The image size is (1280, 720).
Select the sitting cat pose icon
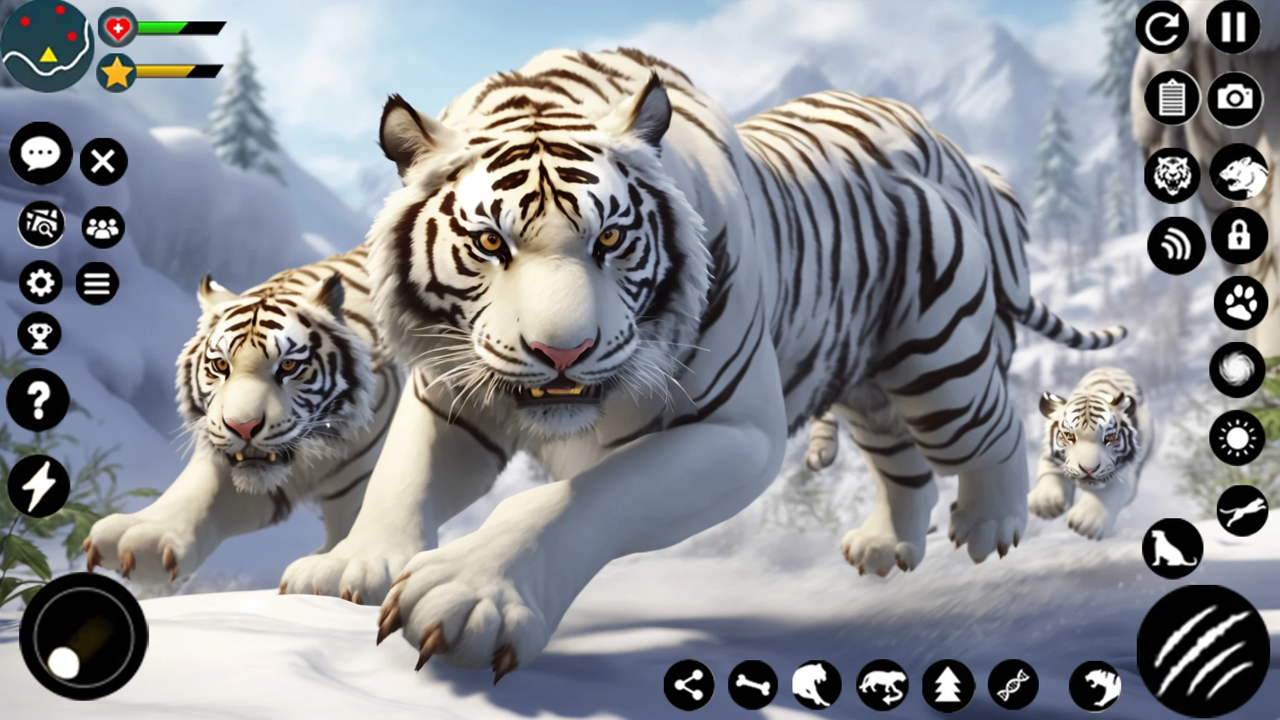[1172, 549]
